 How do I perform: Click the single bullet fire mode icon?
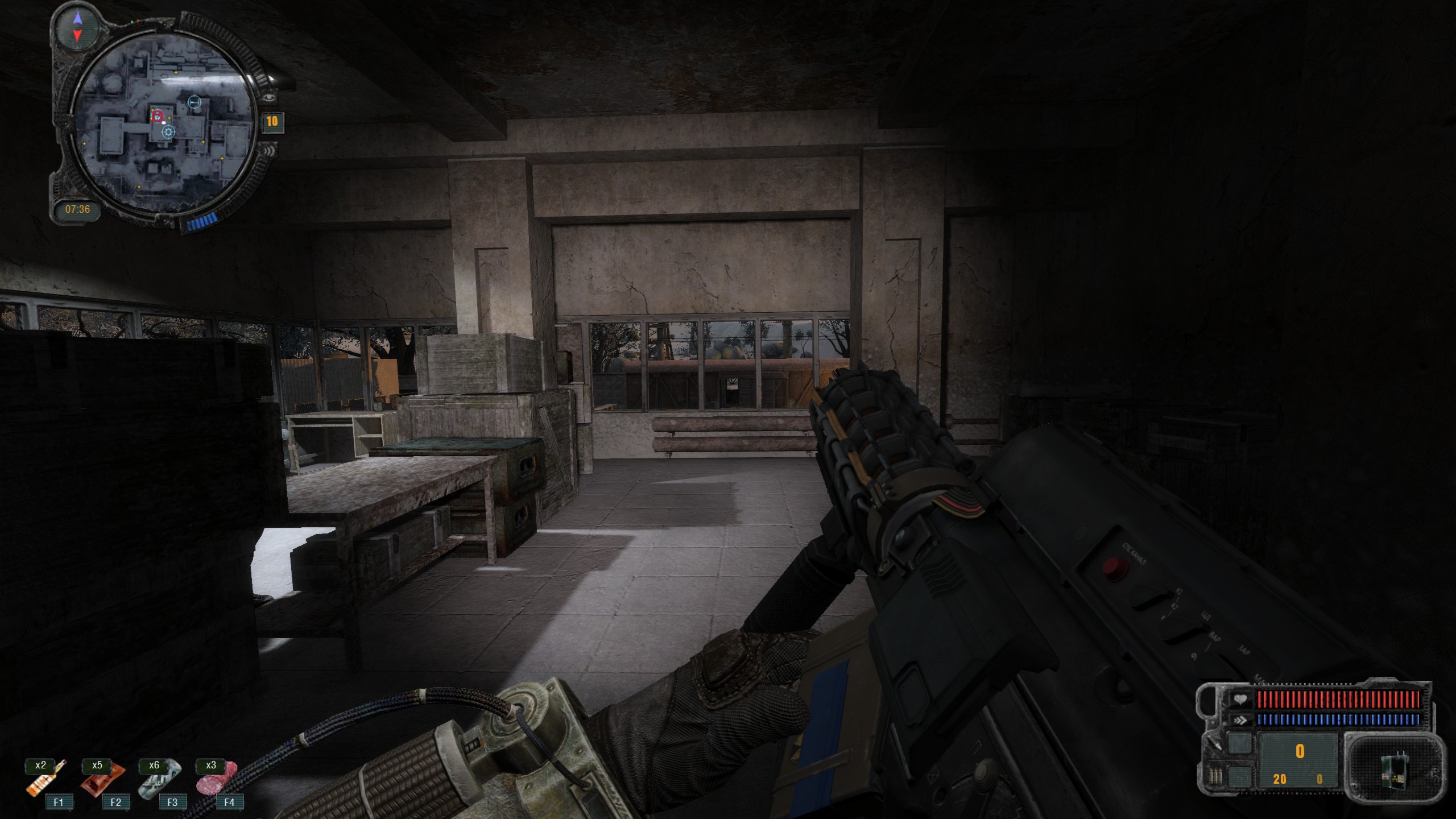[1214, 743]
